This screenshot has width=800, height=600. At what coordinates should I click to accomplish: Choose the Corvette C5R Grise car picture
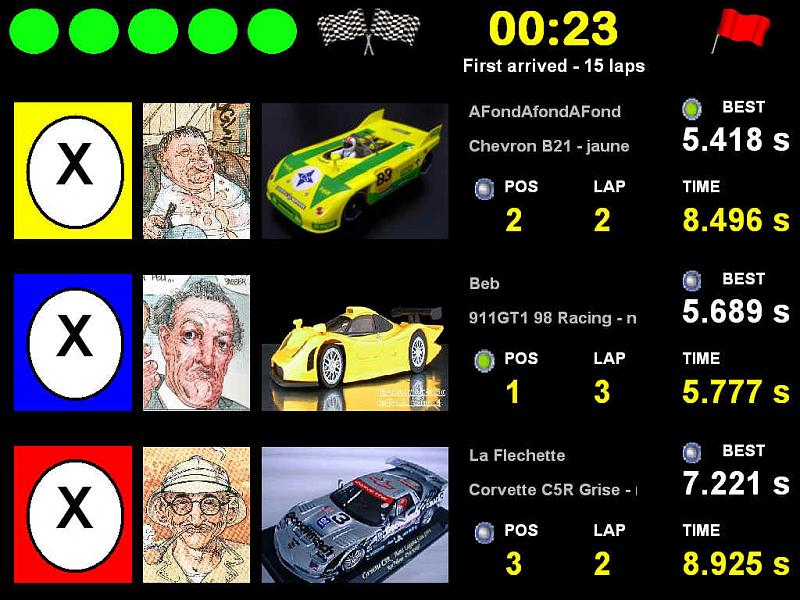[x=355, y=514]
